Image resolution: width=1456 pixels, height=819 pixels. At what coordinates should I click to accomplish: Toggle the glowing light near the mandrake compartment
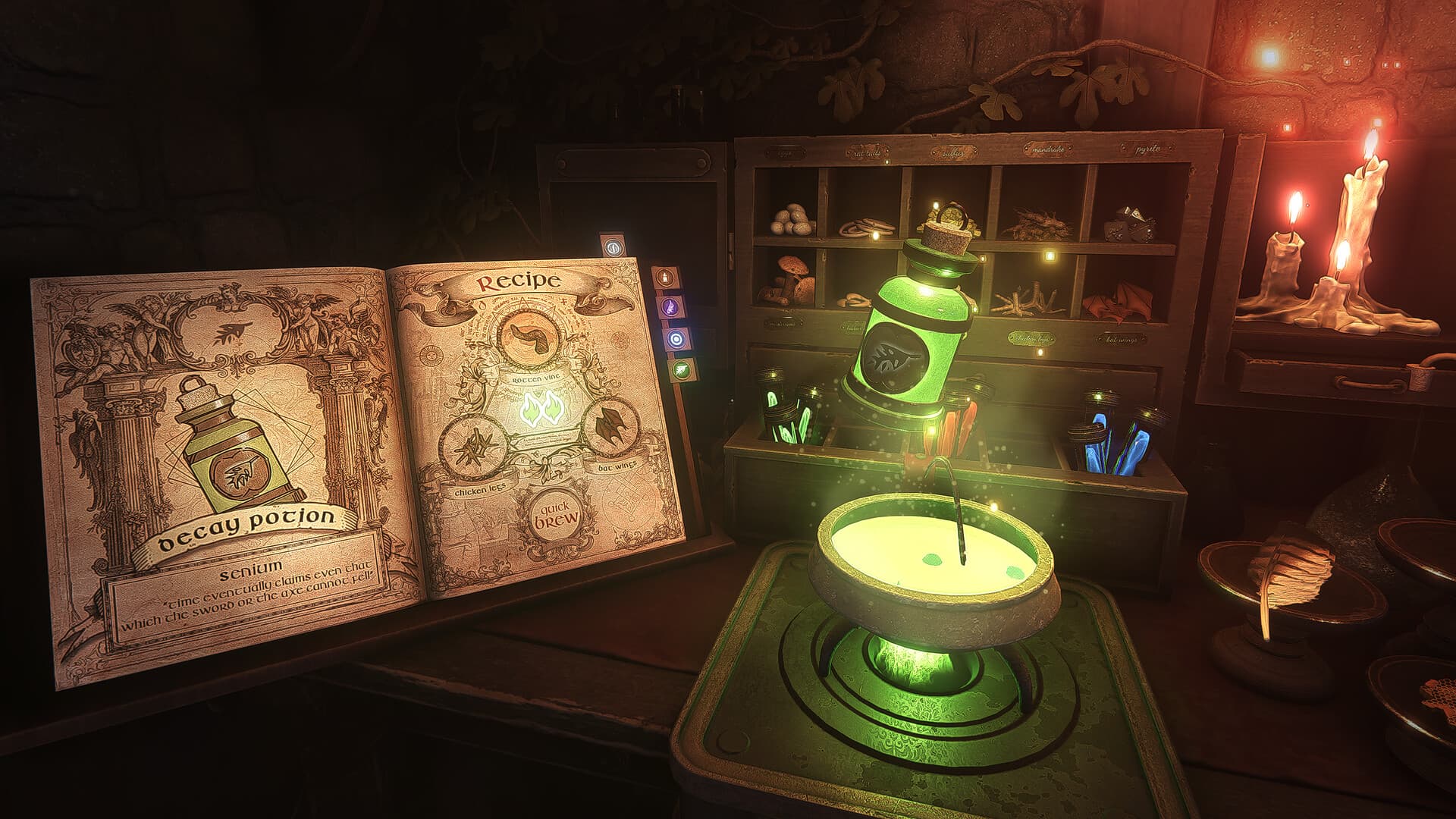1050,256
